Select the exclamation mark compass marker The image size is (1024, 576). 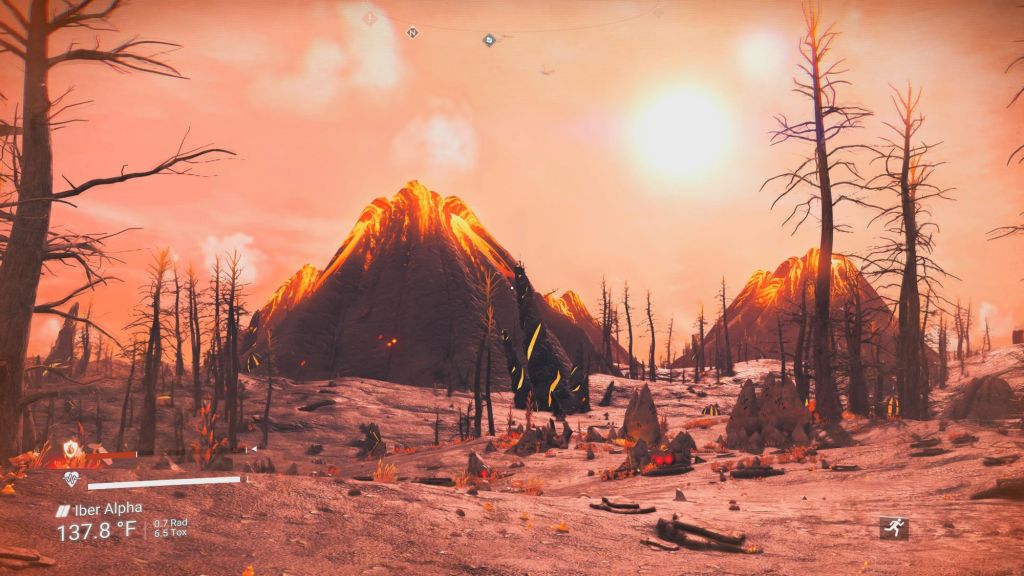(369, 18)
